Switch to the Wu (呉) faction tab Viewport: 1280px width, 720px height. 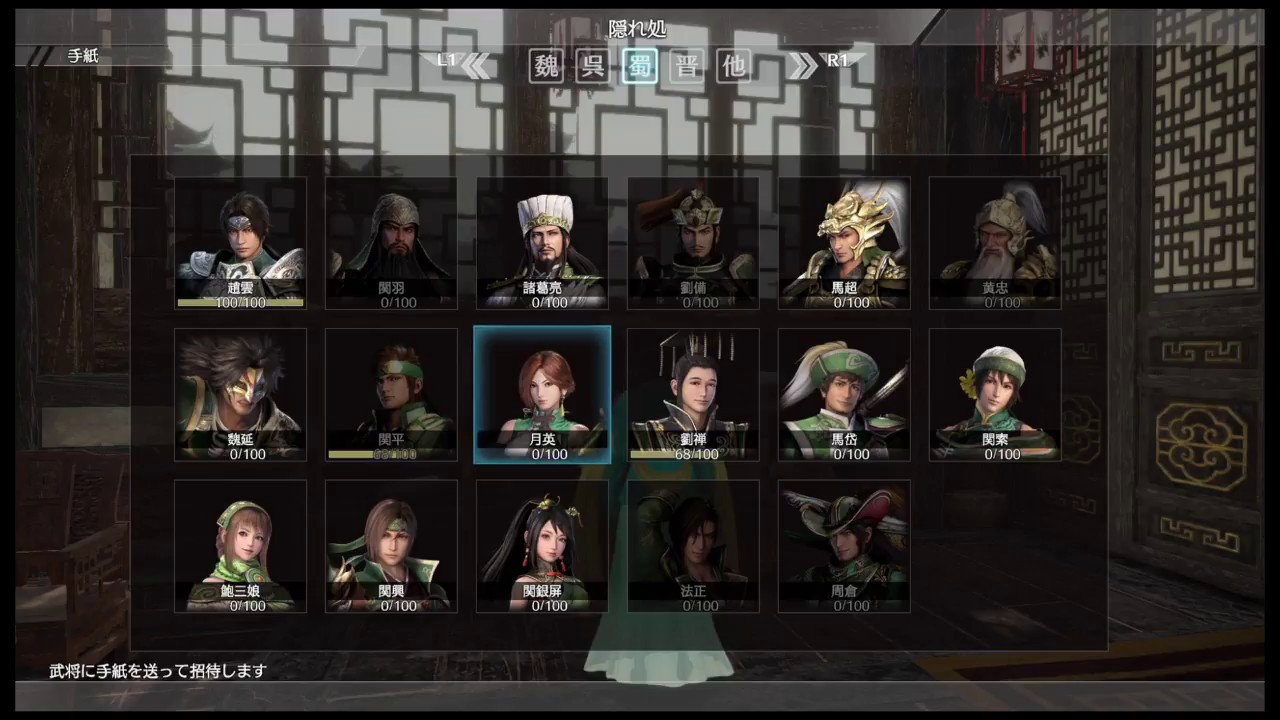tap(591, 65)
